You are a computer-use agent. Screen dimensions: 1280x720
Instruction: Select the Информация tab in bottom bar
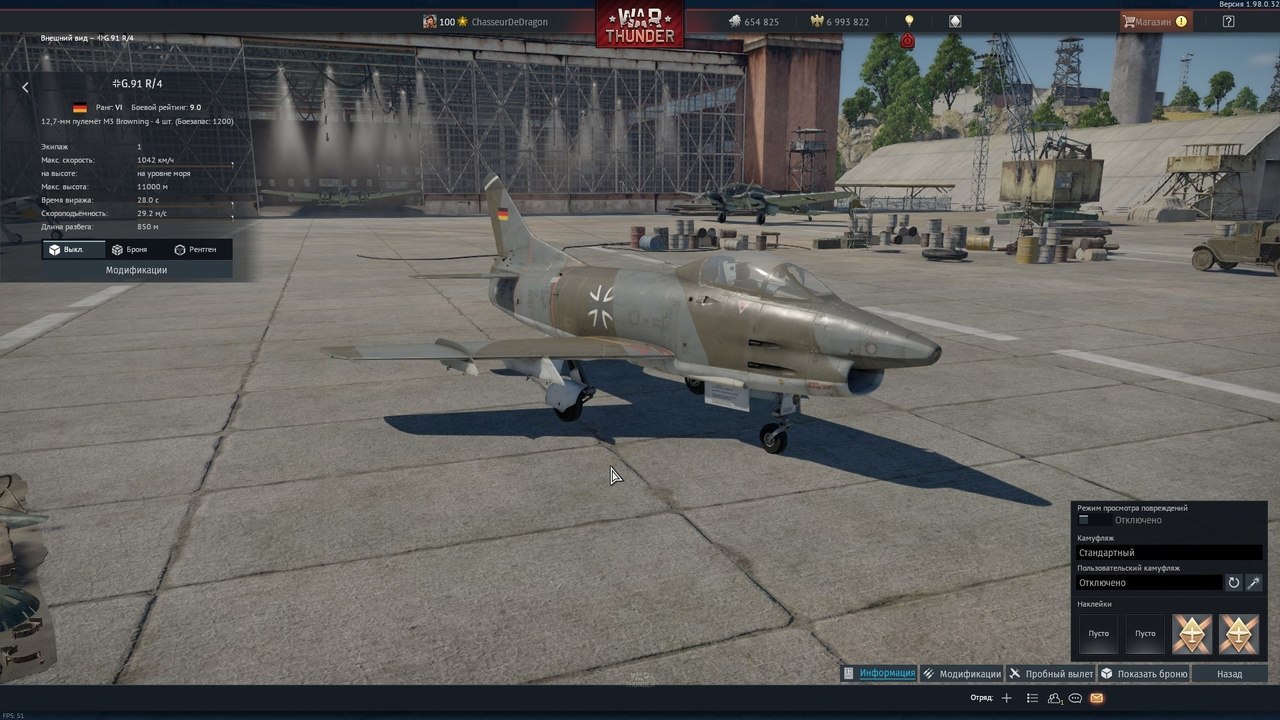[x=879, y=673]
